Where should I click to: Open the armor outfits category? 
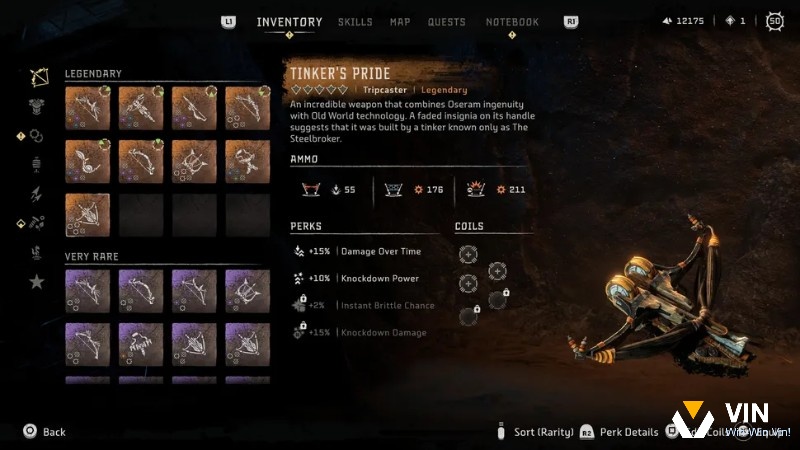tap(38, 106)
